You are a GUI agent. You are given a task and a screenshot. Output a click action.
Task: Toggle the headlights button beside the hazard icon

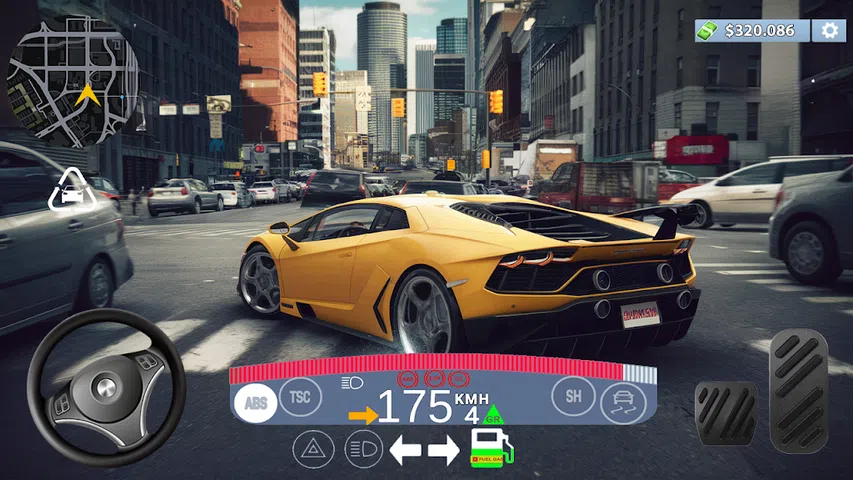(x=363, y=449)
